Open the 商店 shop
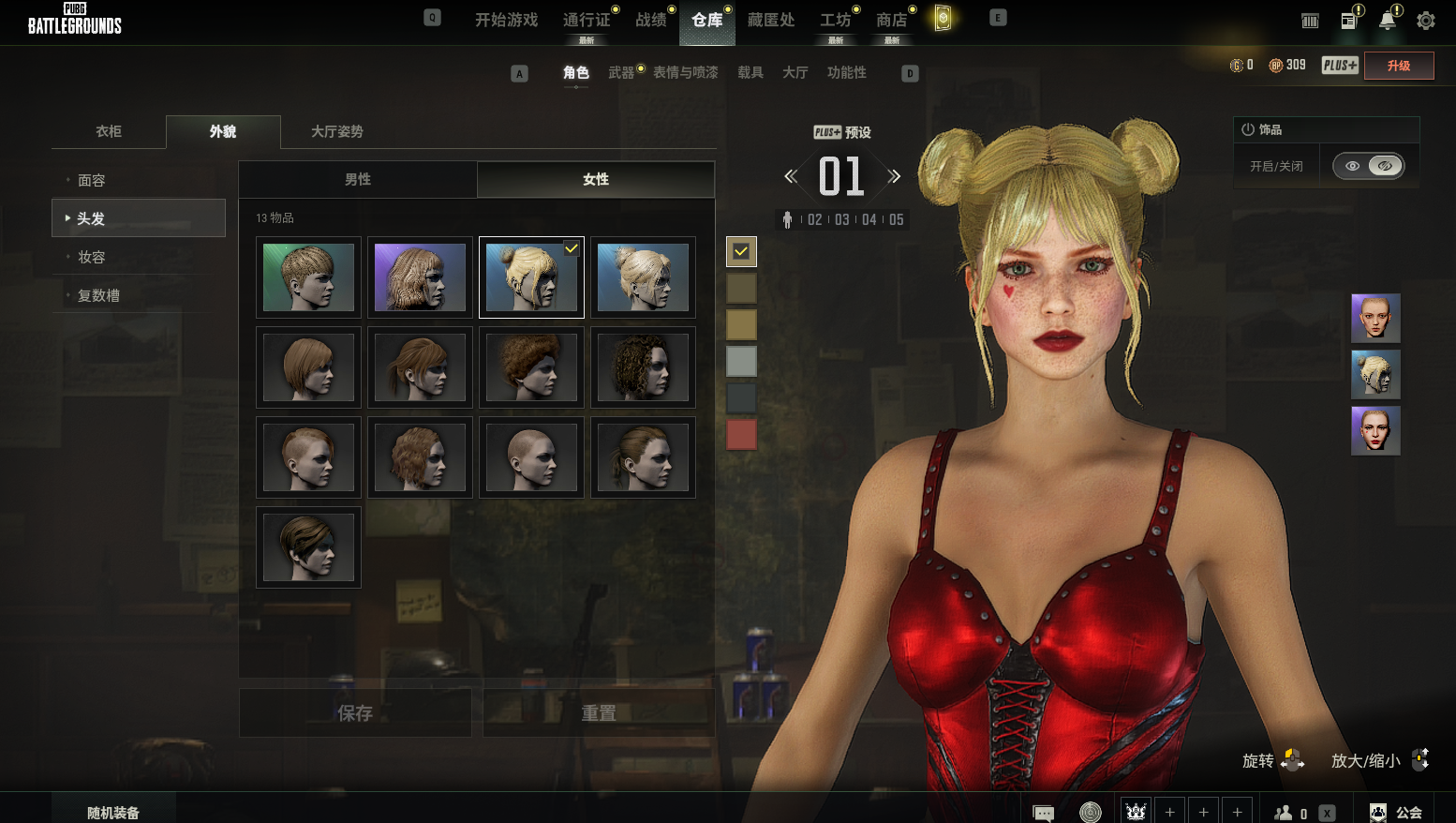The image size is (1456, 823). click(891, 20)
